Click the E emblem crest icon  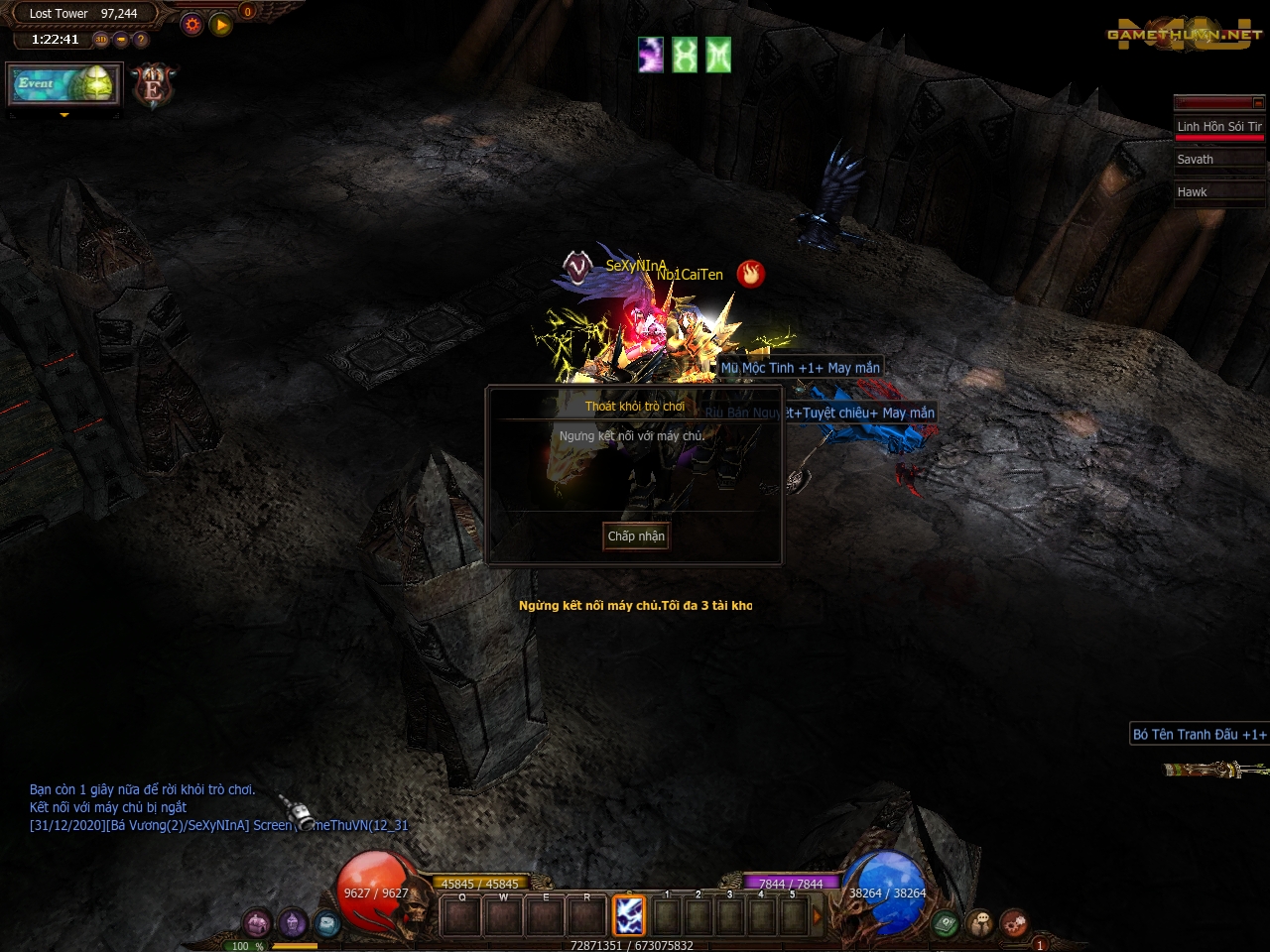[151, 85]
